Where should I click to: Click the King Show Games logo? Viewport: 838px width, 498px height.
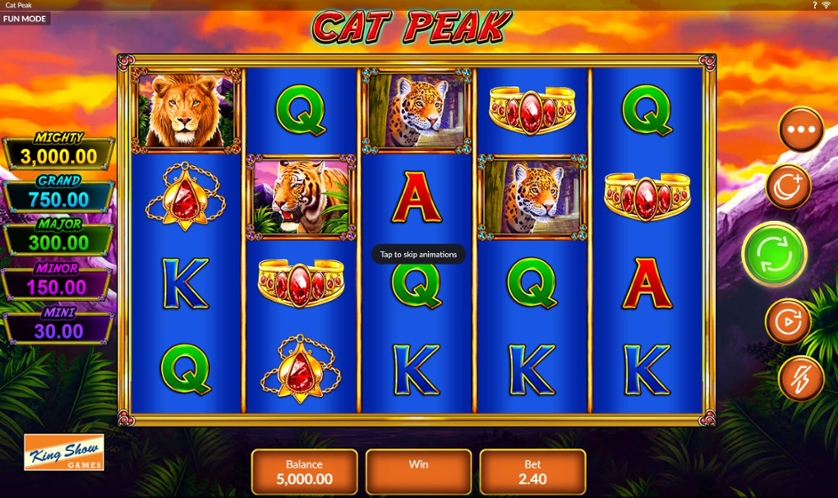coord(64,453)
